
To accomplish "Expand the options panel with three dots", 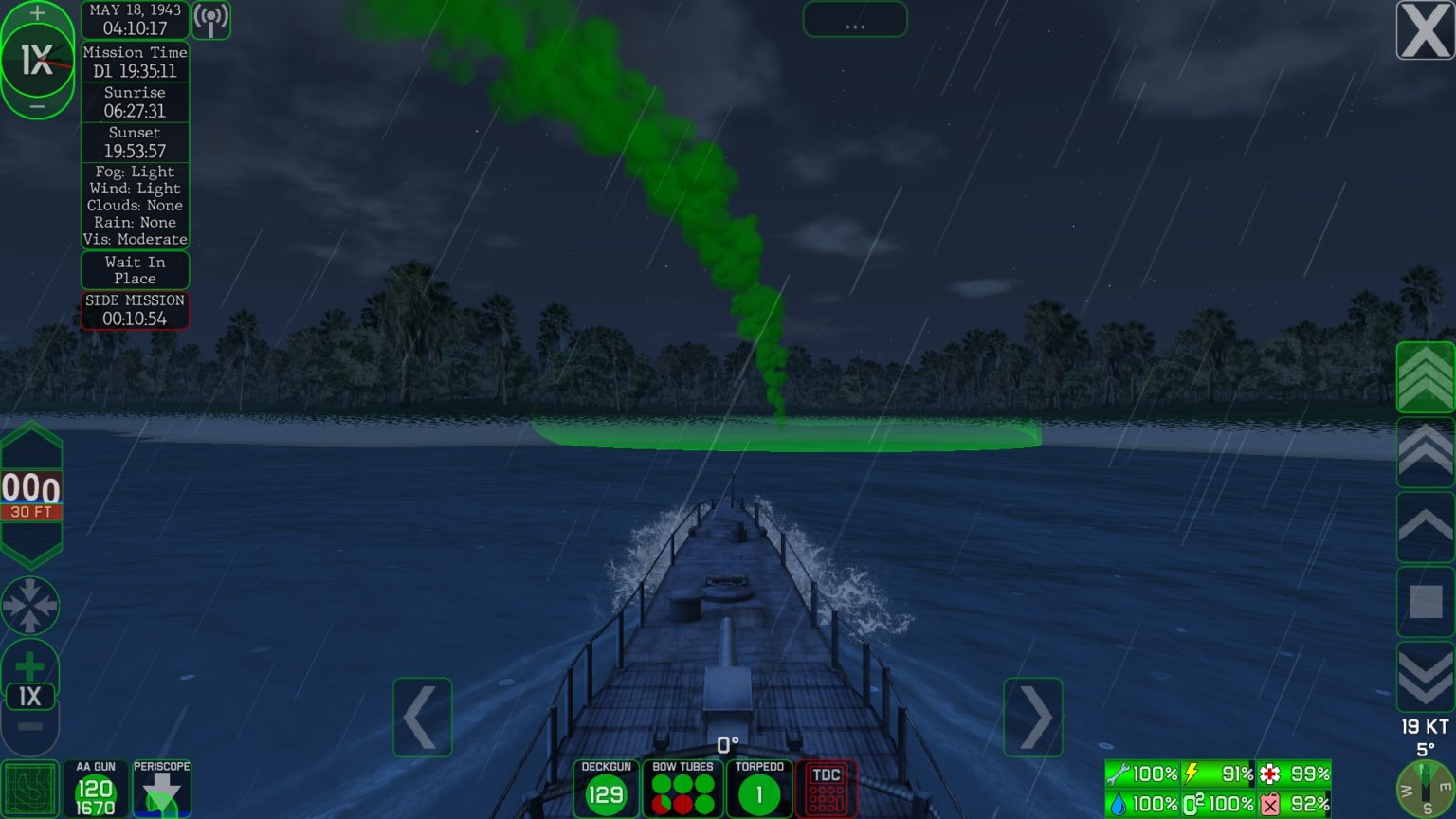I will click(854, 20).
